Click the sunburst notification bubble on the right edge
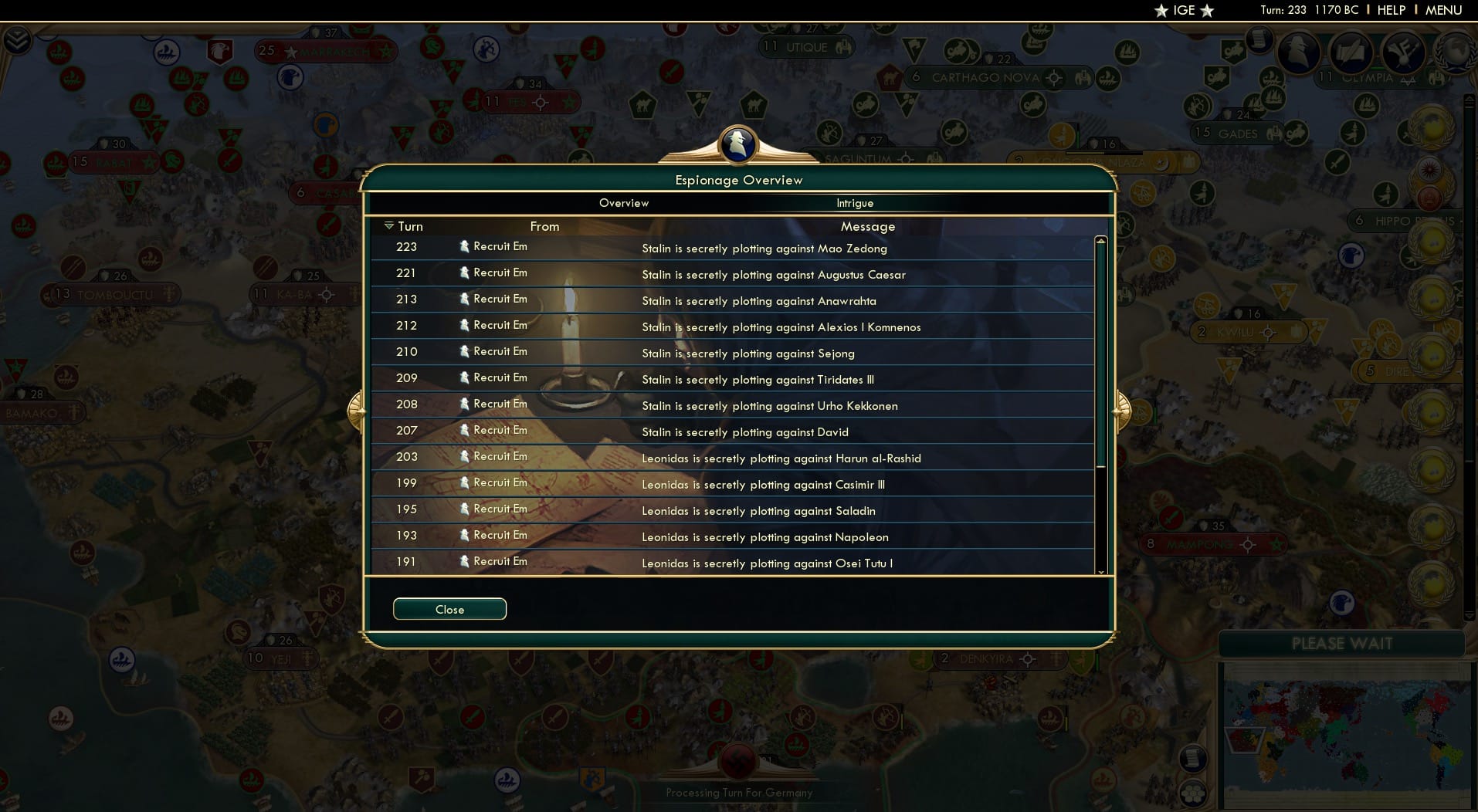 [x=1429, y=171]
